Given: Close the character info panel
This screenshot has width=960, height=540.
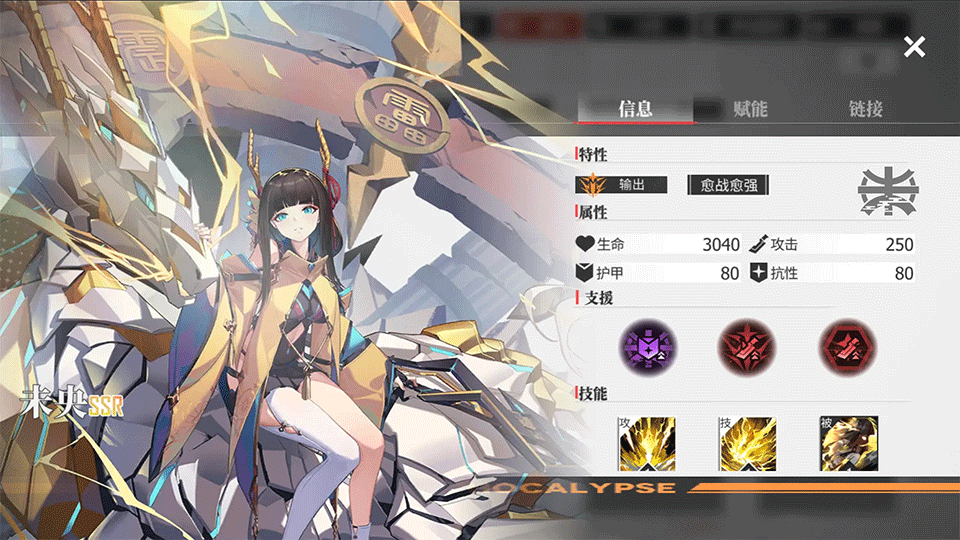Looking at the screenshot, I should 914,46.
